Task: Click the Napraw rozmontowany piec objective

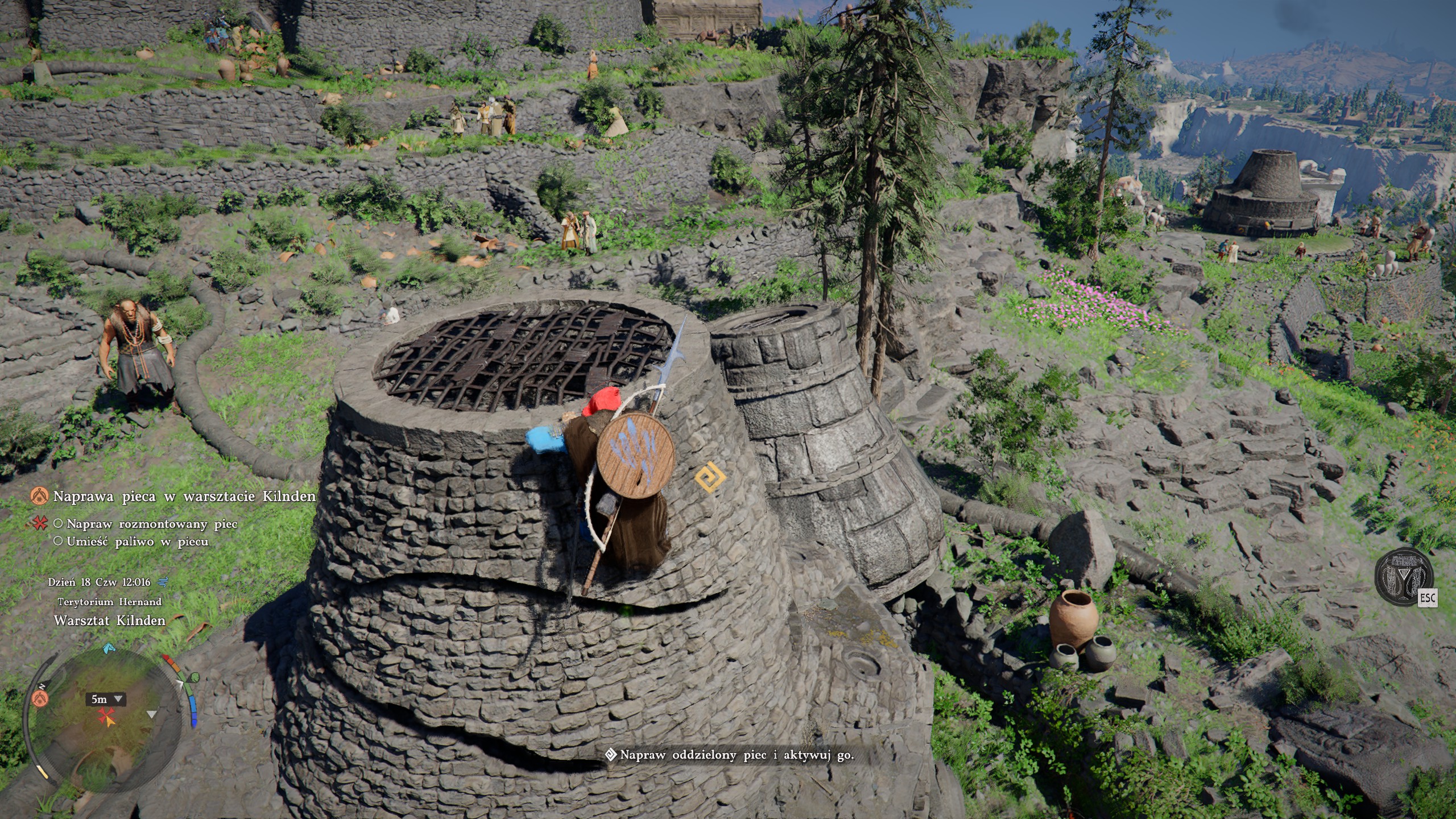Action: point(151,524)
